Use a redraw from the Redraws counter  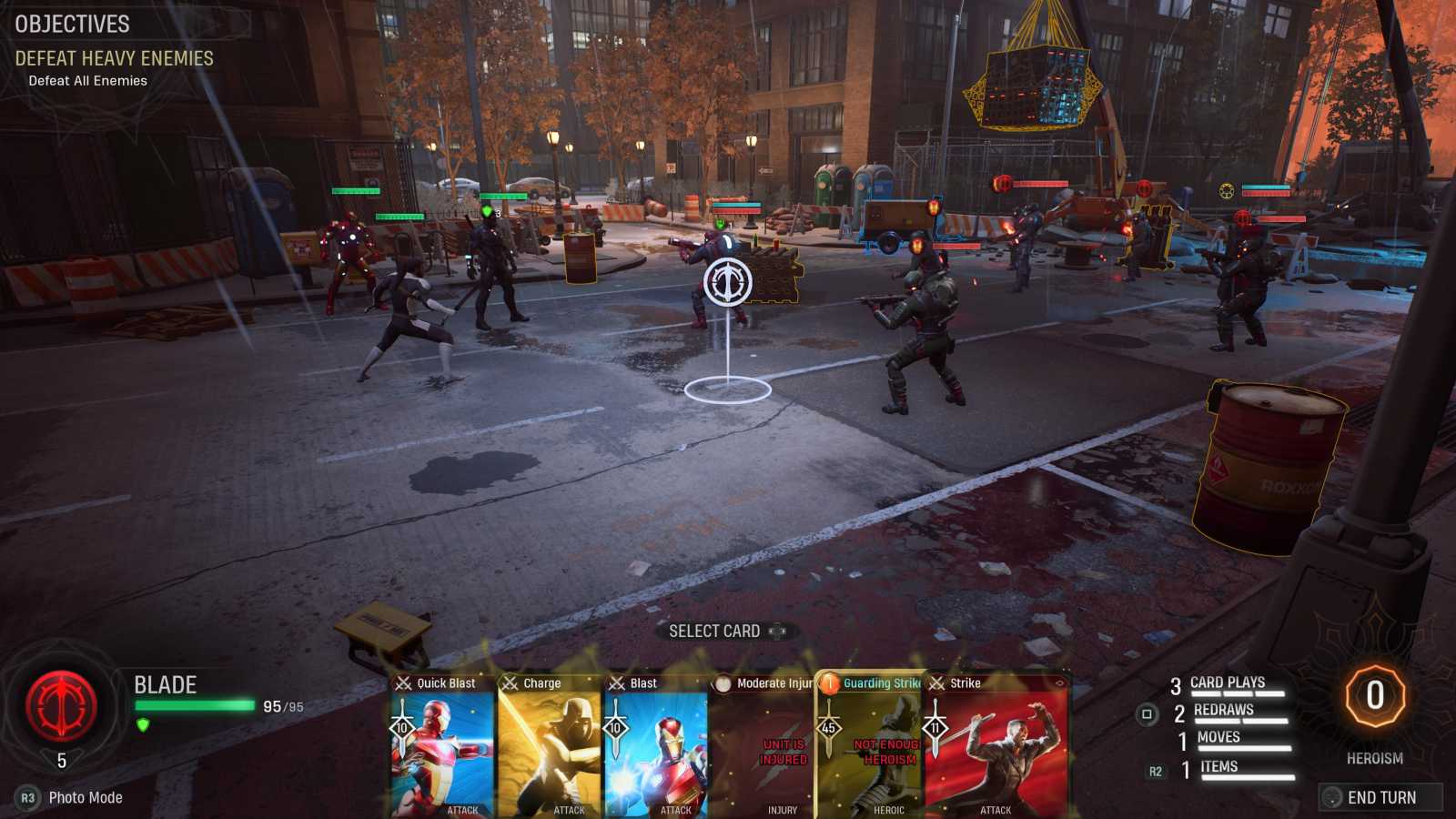[1224, 711]
